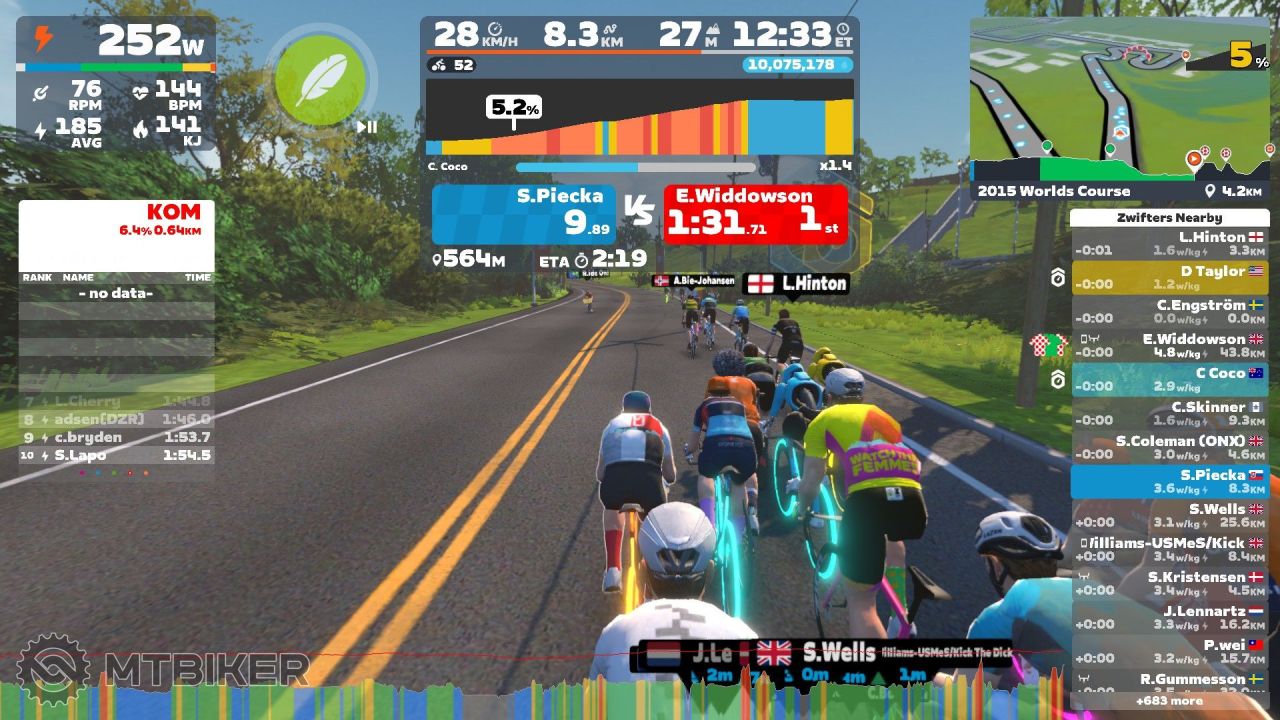The height and width of the screenshot is (720, 1280).
Task: Select P.wei's row in nearby riders
Action: tap(1168, 652)
